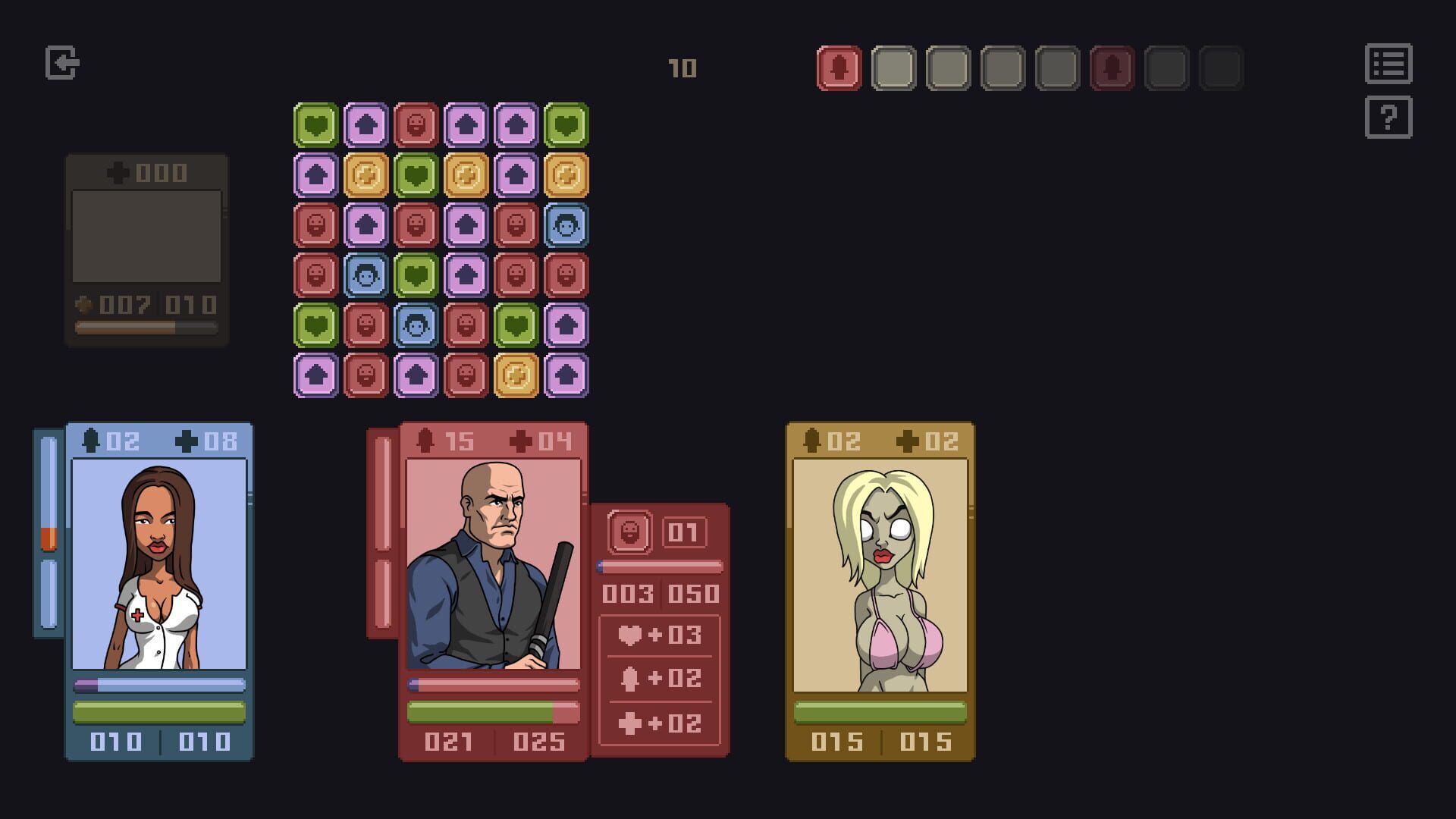This screenshot has width=1456, height=819.
Task: Select a gold coin tile in the grid
Action: [x=367, y=177]
